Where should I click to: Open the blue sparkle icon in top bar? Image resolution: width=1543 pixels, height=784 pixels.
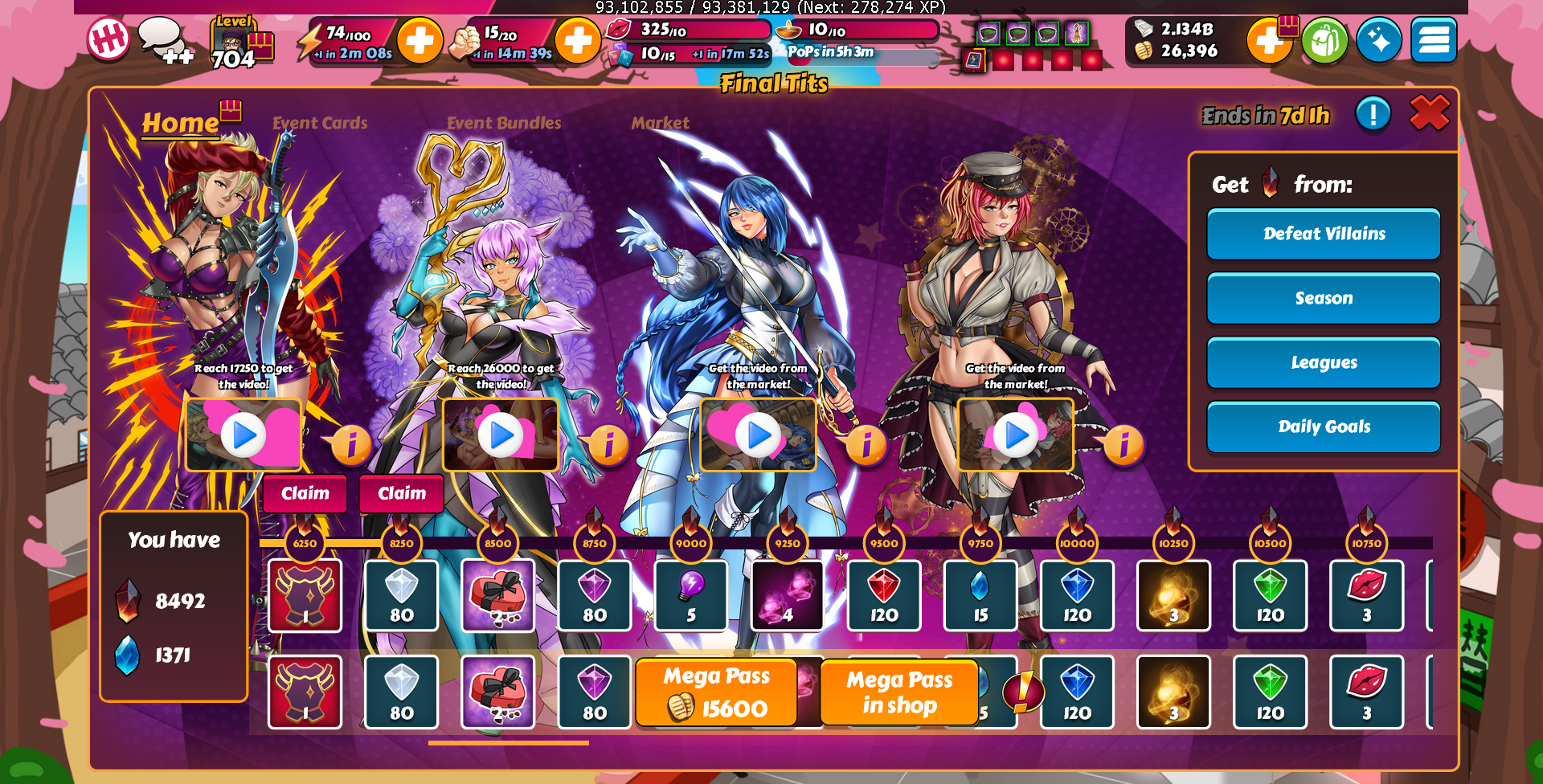click(1379, 40)
